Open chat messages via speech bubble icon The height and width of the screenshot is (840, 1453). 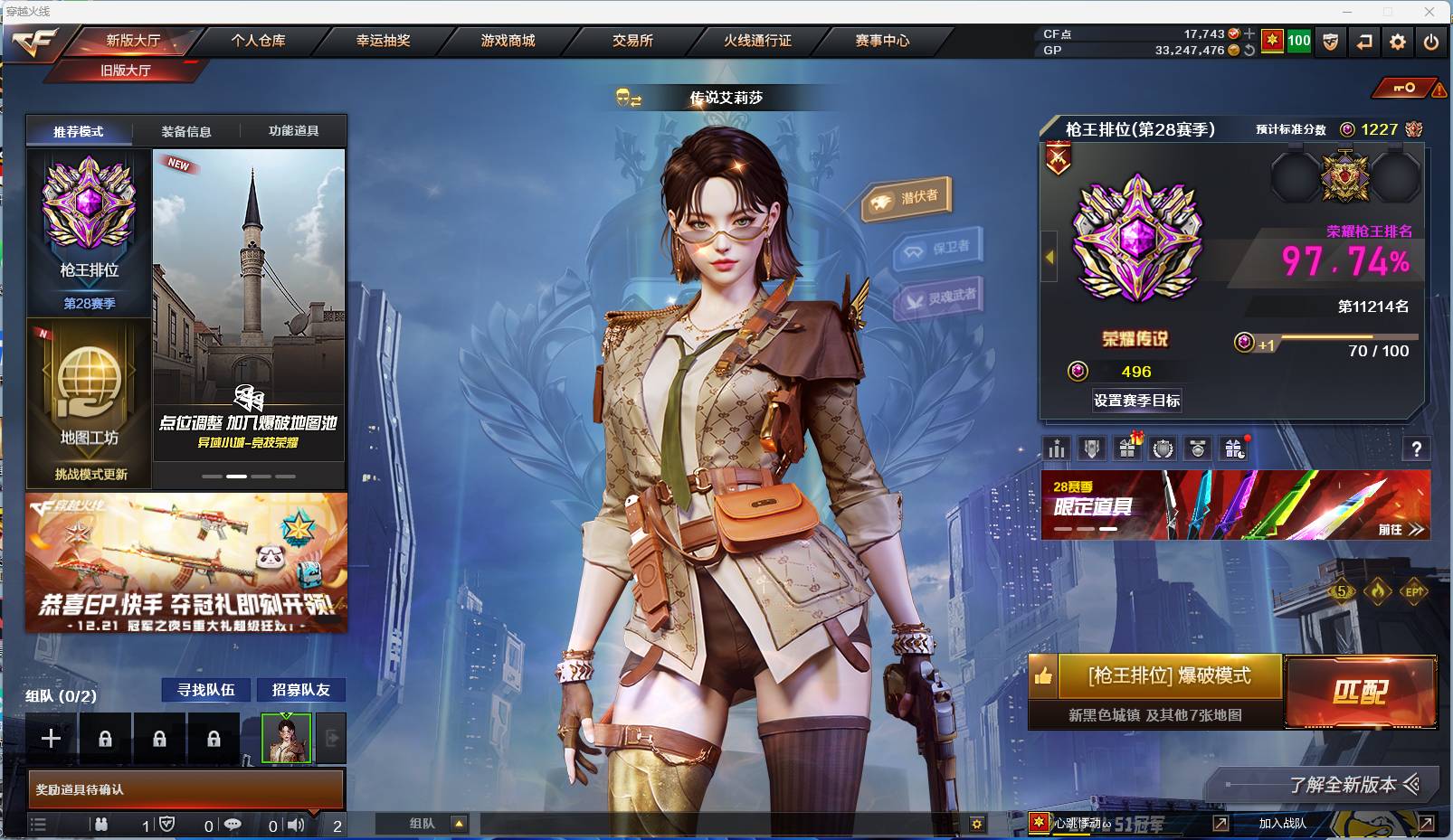tap(233, 825)
